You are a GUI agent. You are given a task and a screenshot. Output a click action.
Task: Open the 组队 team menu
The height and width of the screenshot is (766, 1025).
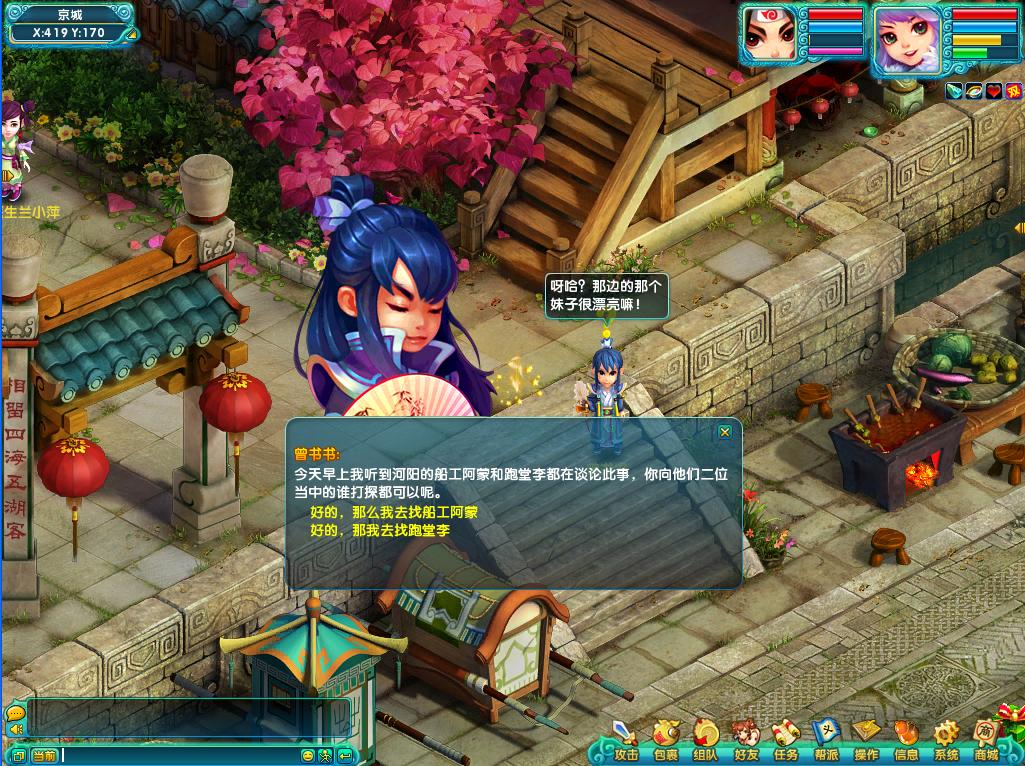point(706,739)
